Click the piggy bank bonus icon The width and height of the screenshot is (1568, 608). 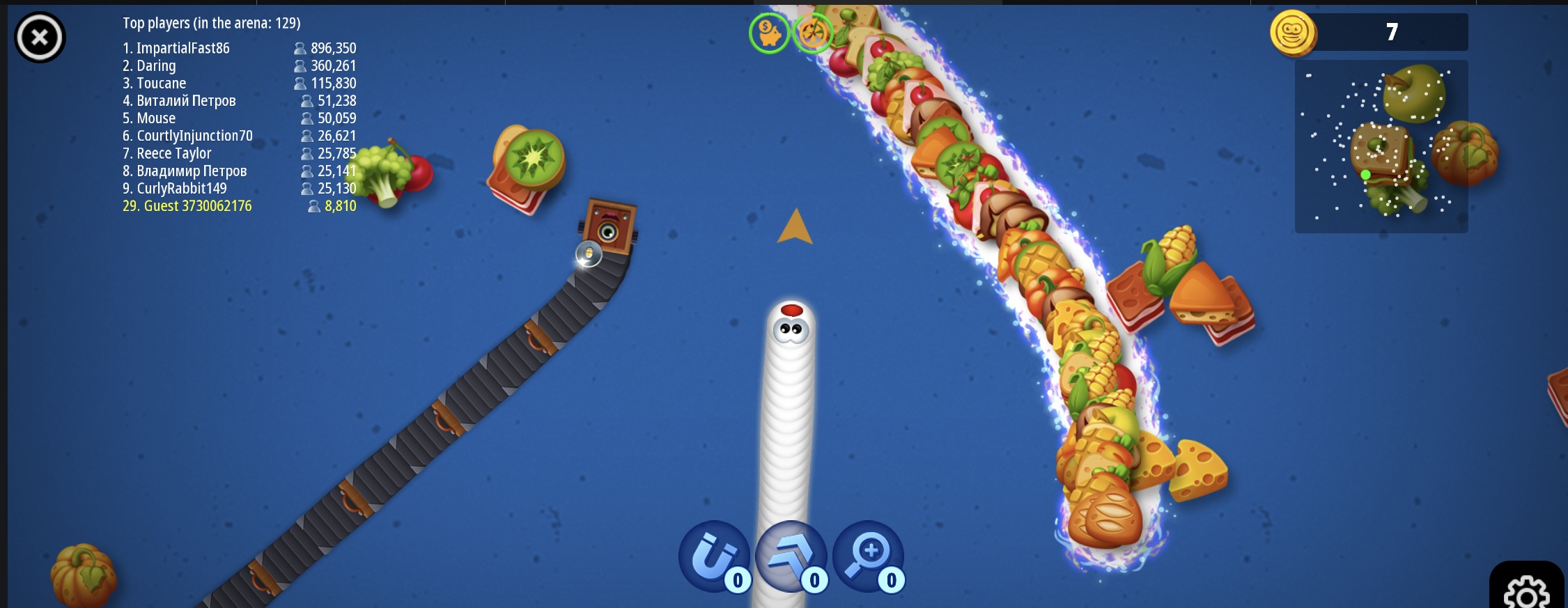click(x=769, y=33)
